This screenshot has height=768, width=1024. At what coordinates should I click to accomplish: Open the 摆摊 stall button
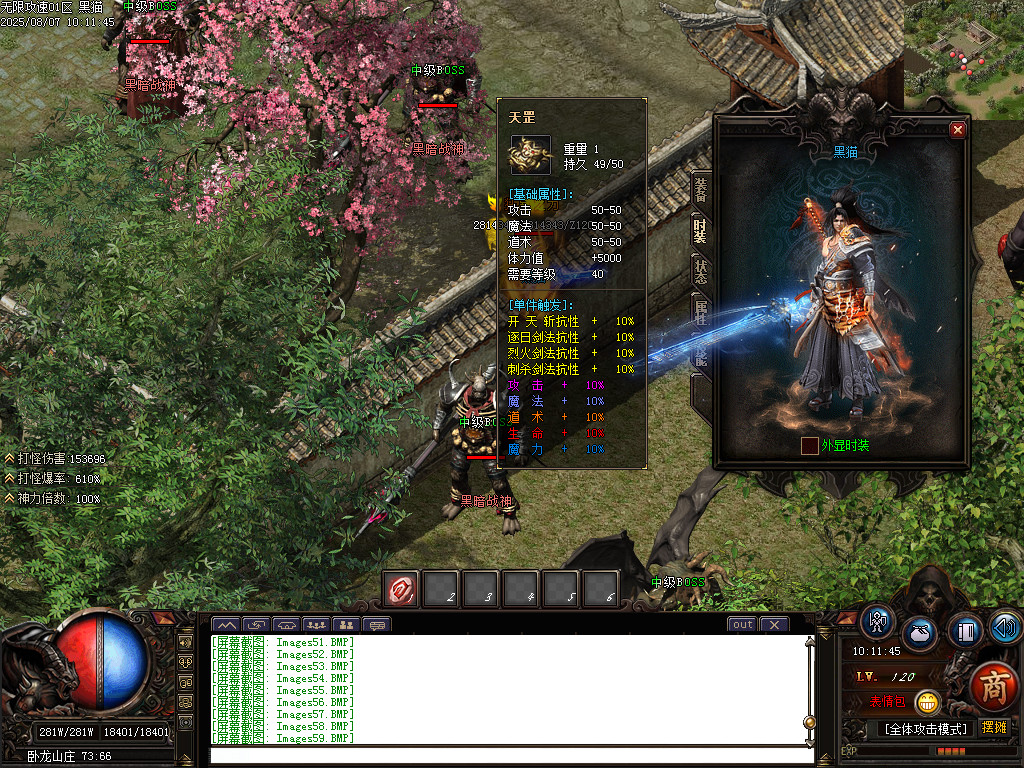[994, 727]
